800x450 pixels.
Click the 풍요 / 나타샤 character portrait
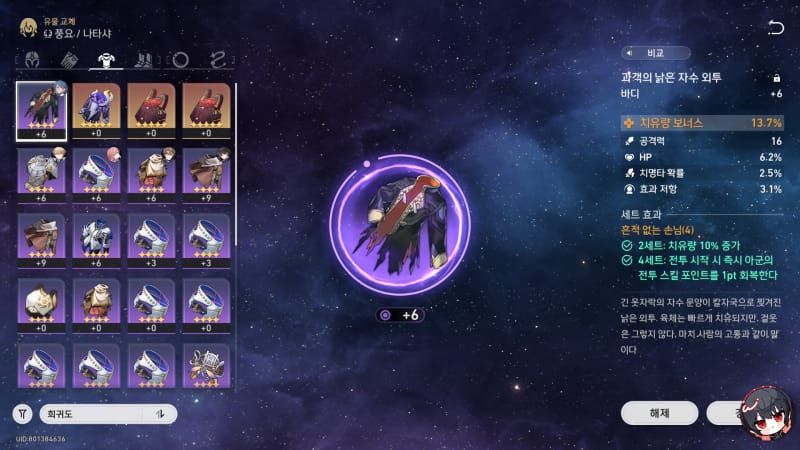coord(28,26)
